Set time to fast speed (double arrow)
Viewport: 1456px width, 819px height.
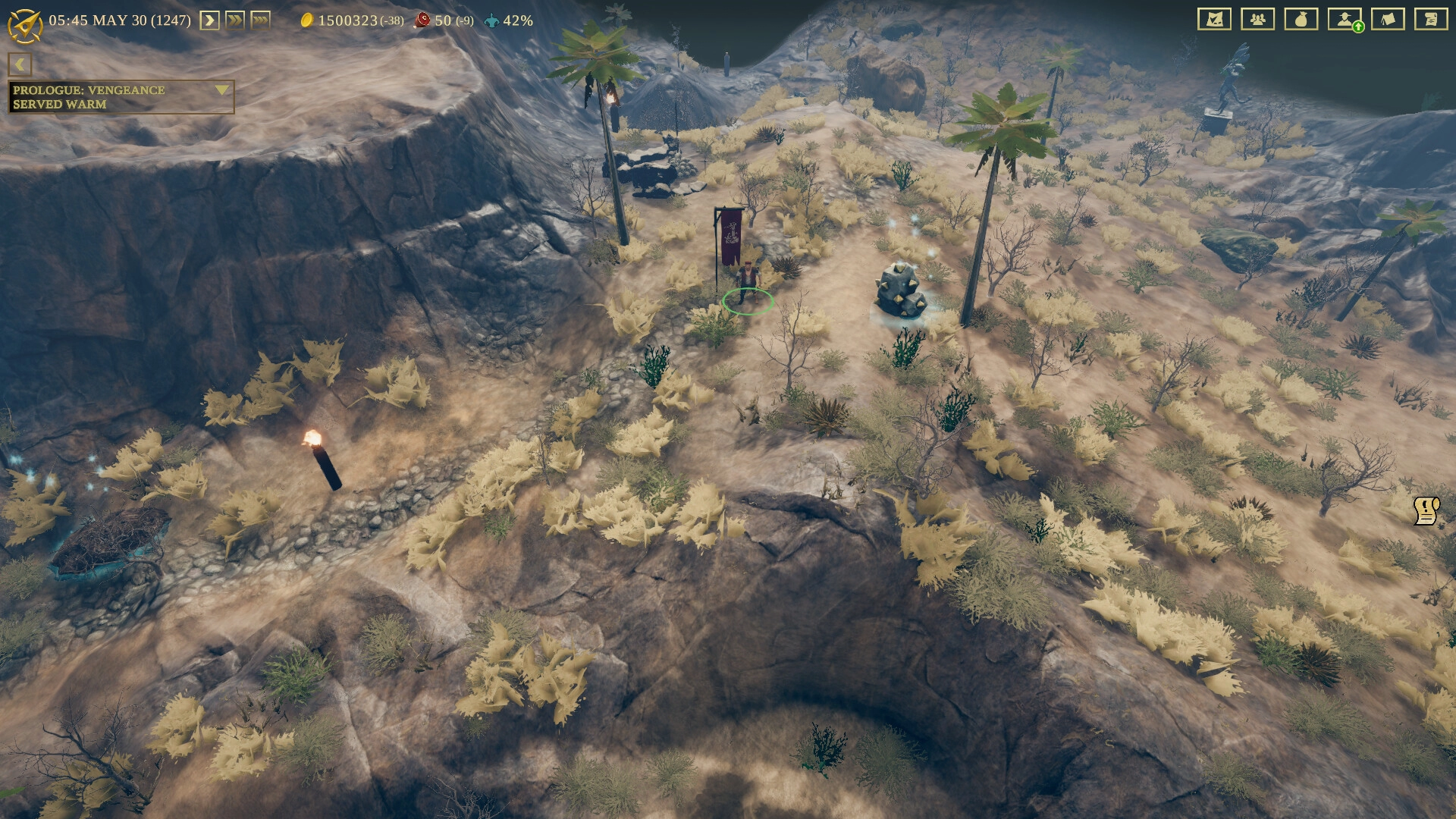pyautogui.click(x=235, y=20)
